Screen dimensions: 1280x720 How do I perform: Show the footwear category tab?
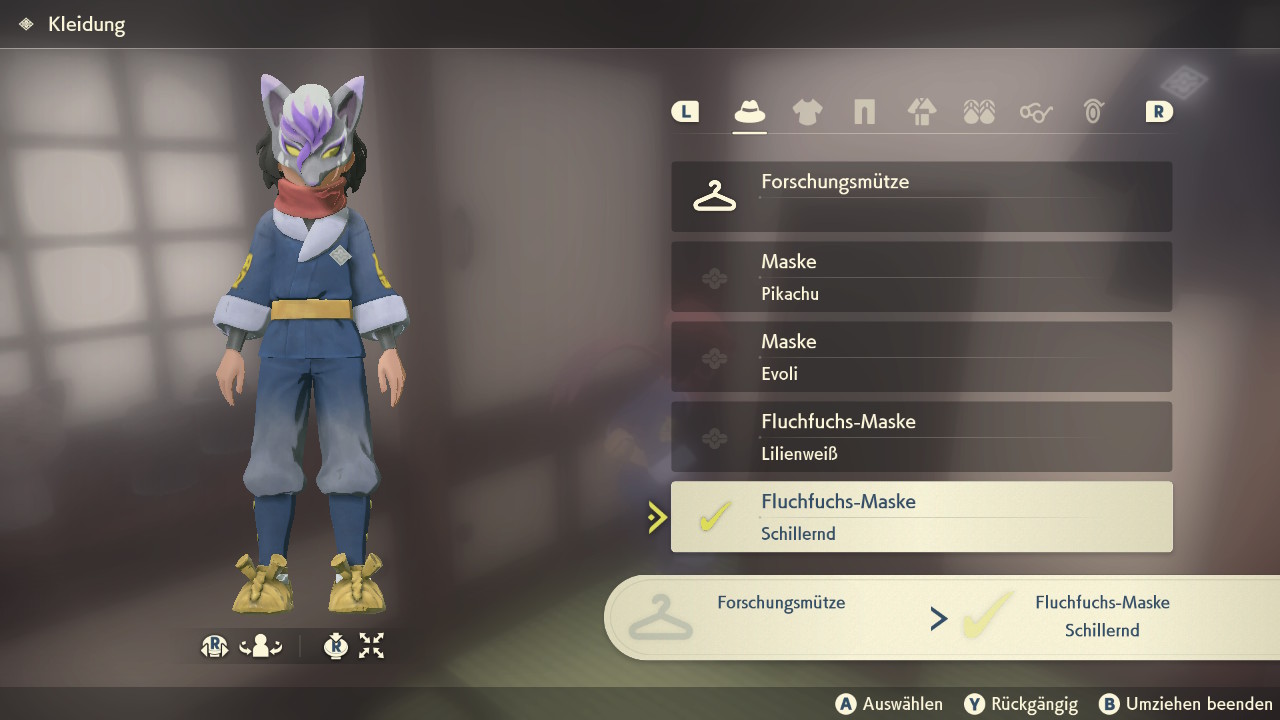click(979, 112)
